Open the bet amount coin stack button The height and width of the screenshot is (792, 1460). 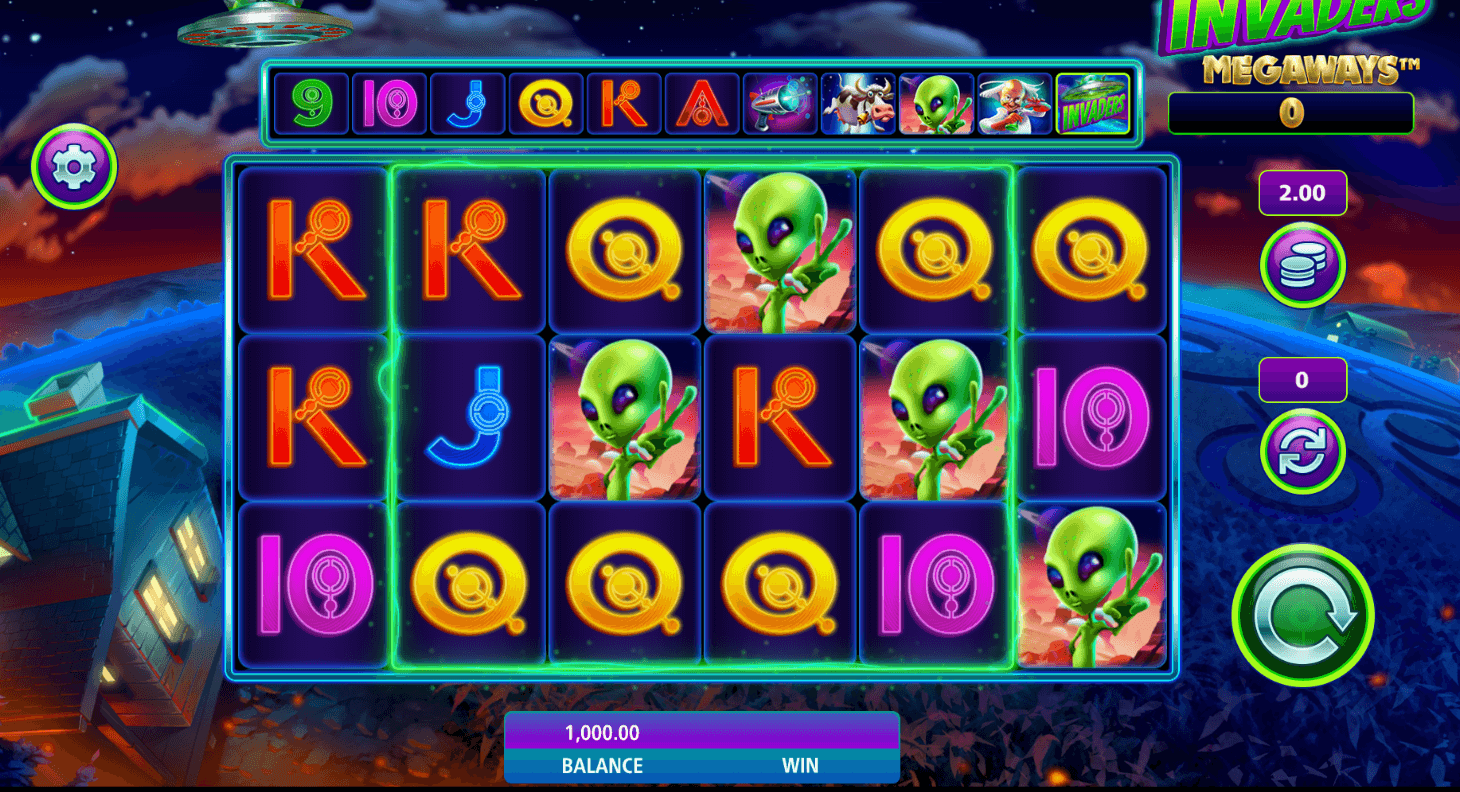pos(1302,265)
